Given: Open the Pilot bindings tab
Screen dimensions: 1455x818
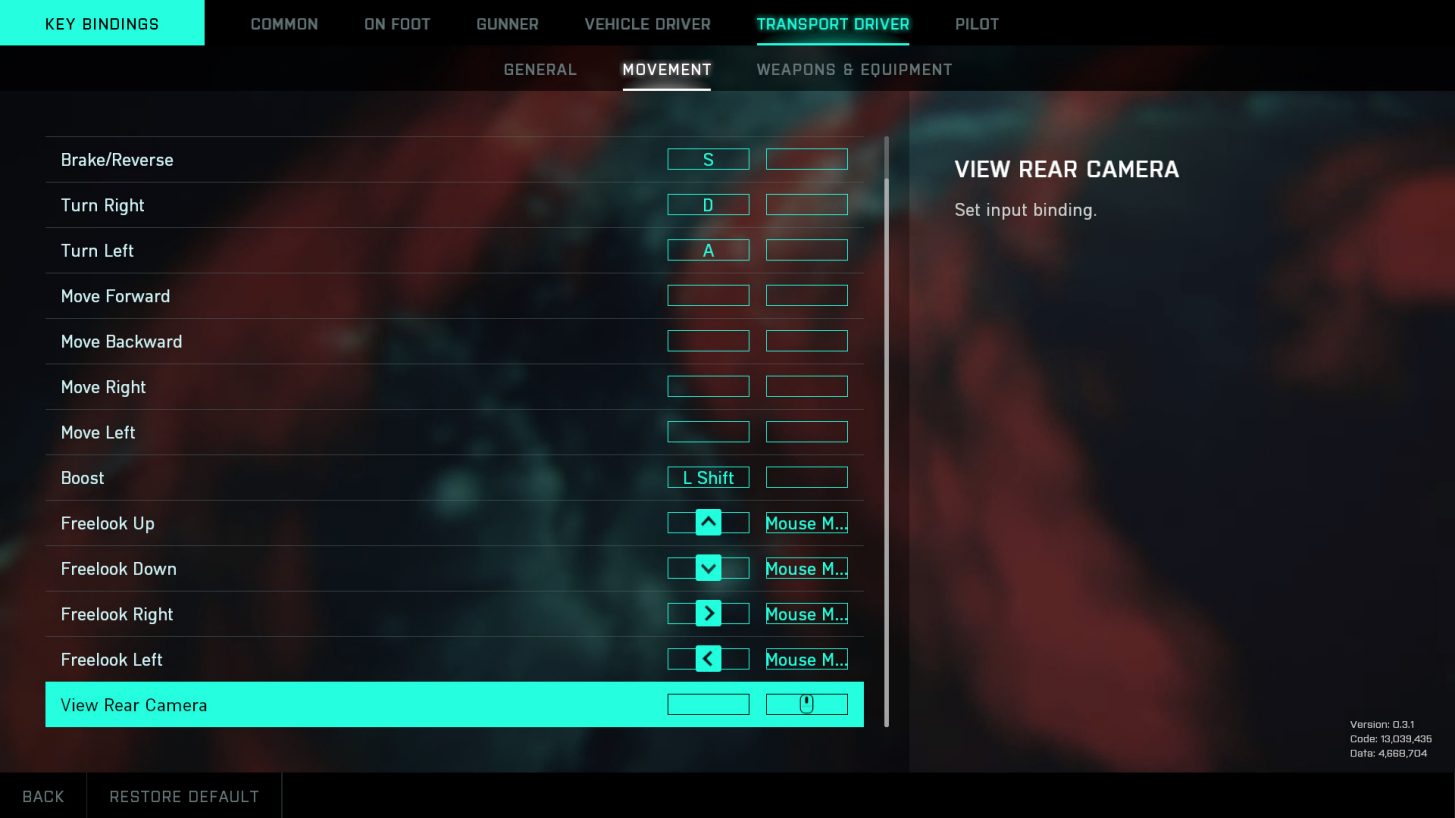Looking at the screenshot, I should (976, 24).
